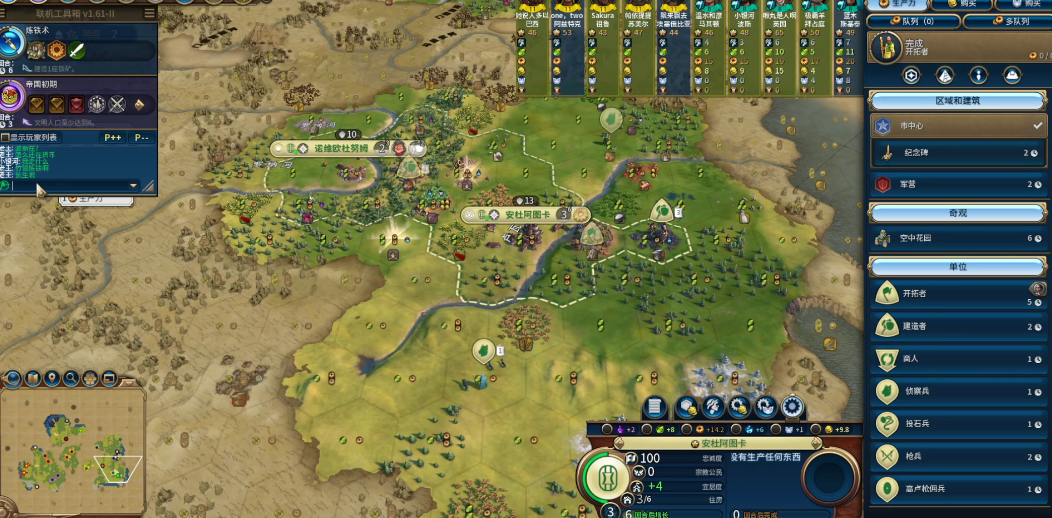Switch to the Queue (队列) tab
This screenshot has width=1052, height=518.
pos(912,21)
